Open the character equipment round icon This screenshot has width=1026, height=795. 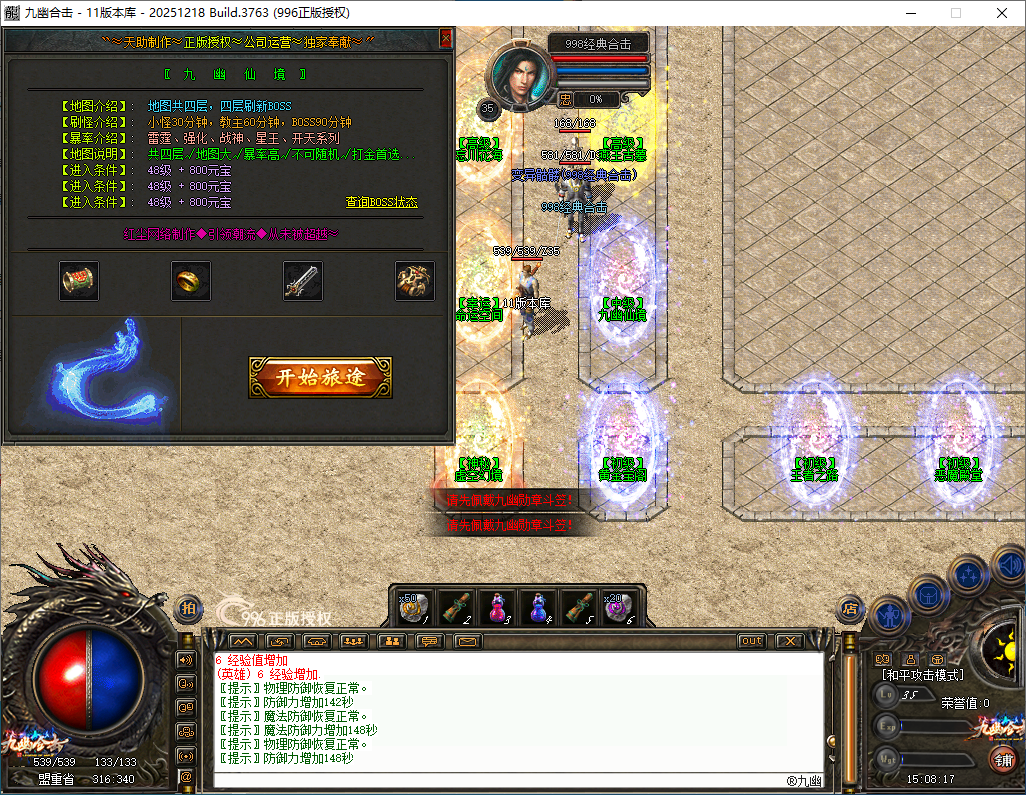click(x=890, y=614)
